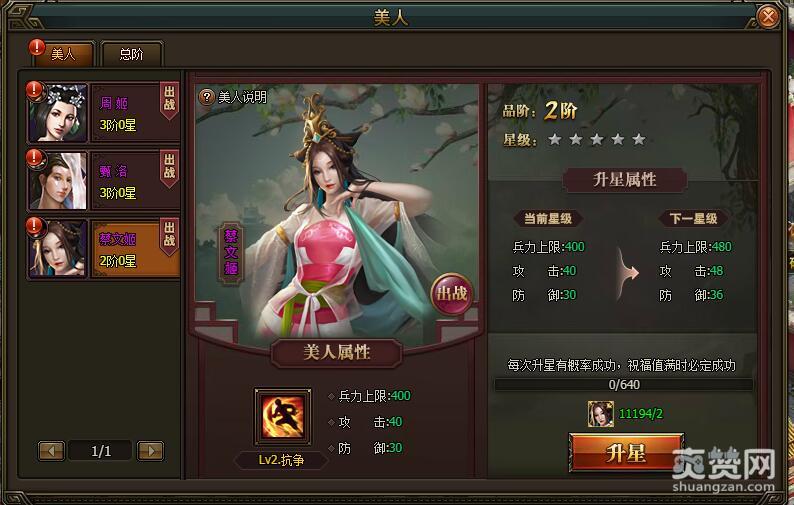
Task: Activate the 升星 star-up button
Action: pos(626,453)
